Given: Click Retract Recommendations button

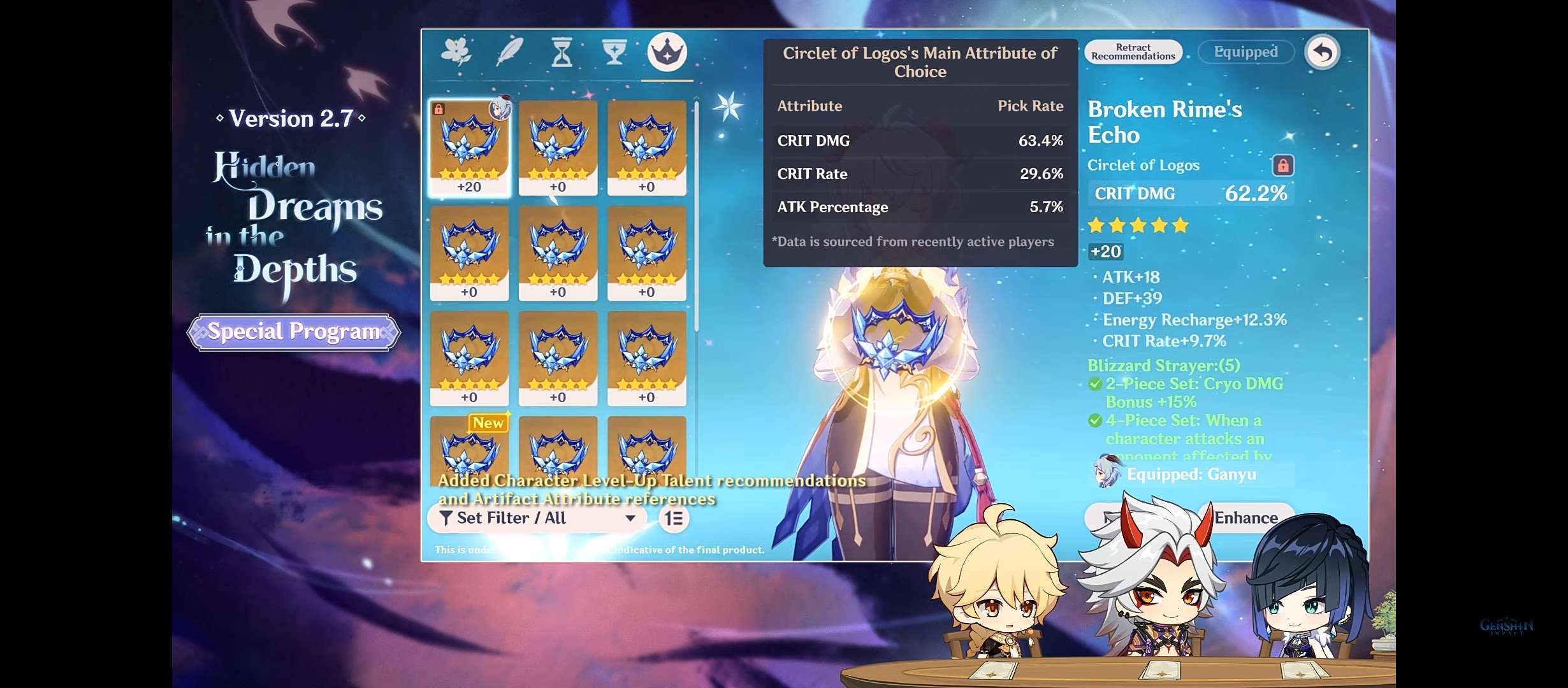Looking at the screenshot, I should (x=1133, y=52).
